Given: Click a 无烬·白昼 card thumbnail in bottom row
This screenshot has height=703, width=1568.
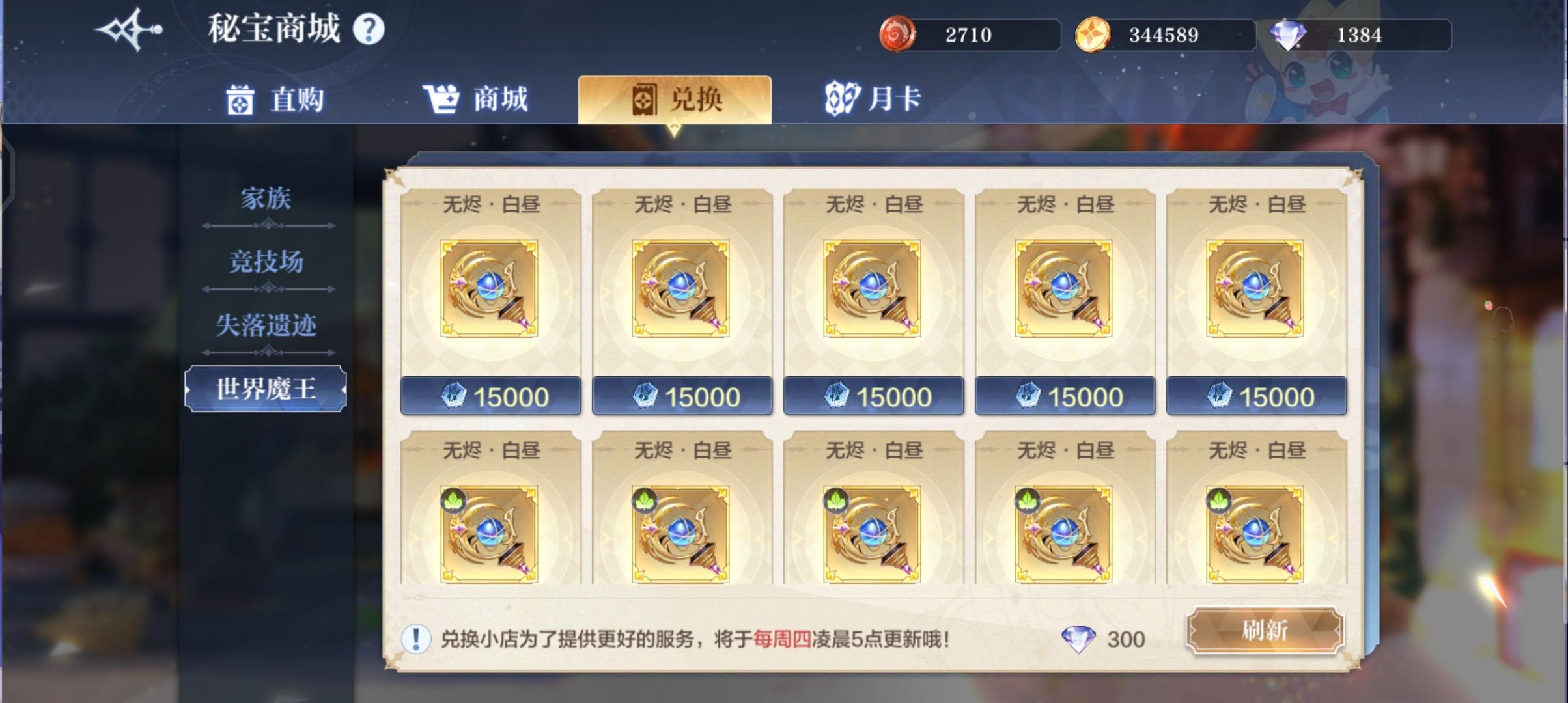Looking at the screenshot, I should tap(490, 535).
